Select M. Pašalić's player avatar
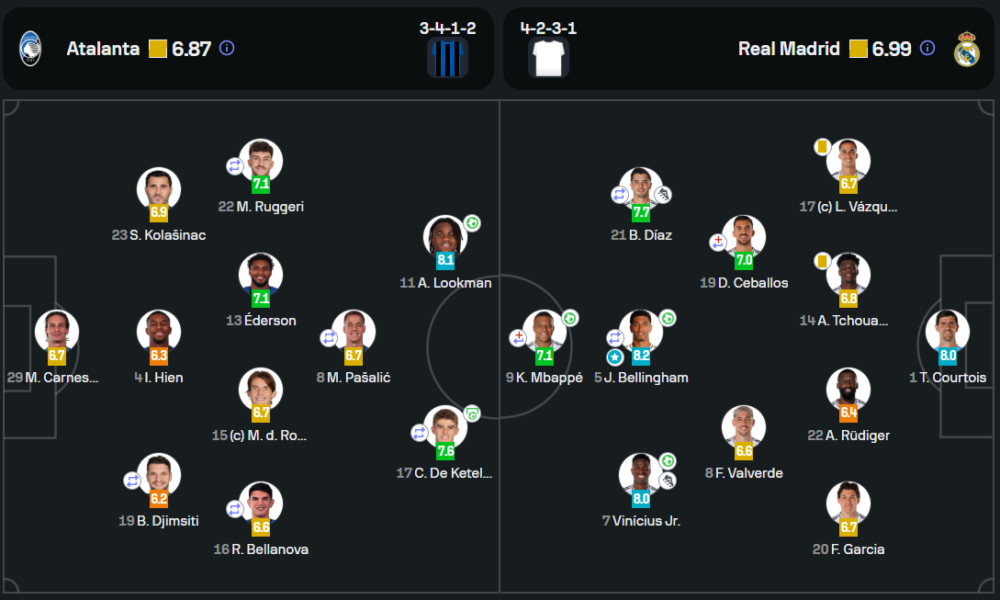This screenshot has width=1000, height=600. click(353, 333)
